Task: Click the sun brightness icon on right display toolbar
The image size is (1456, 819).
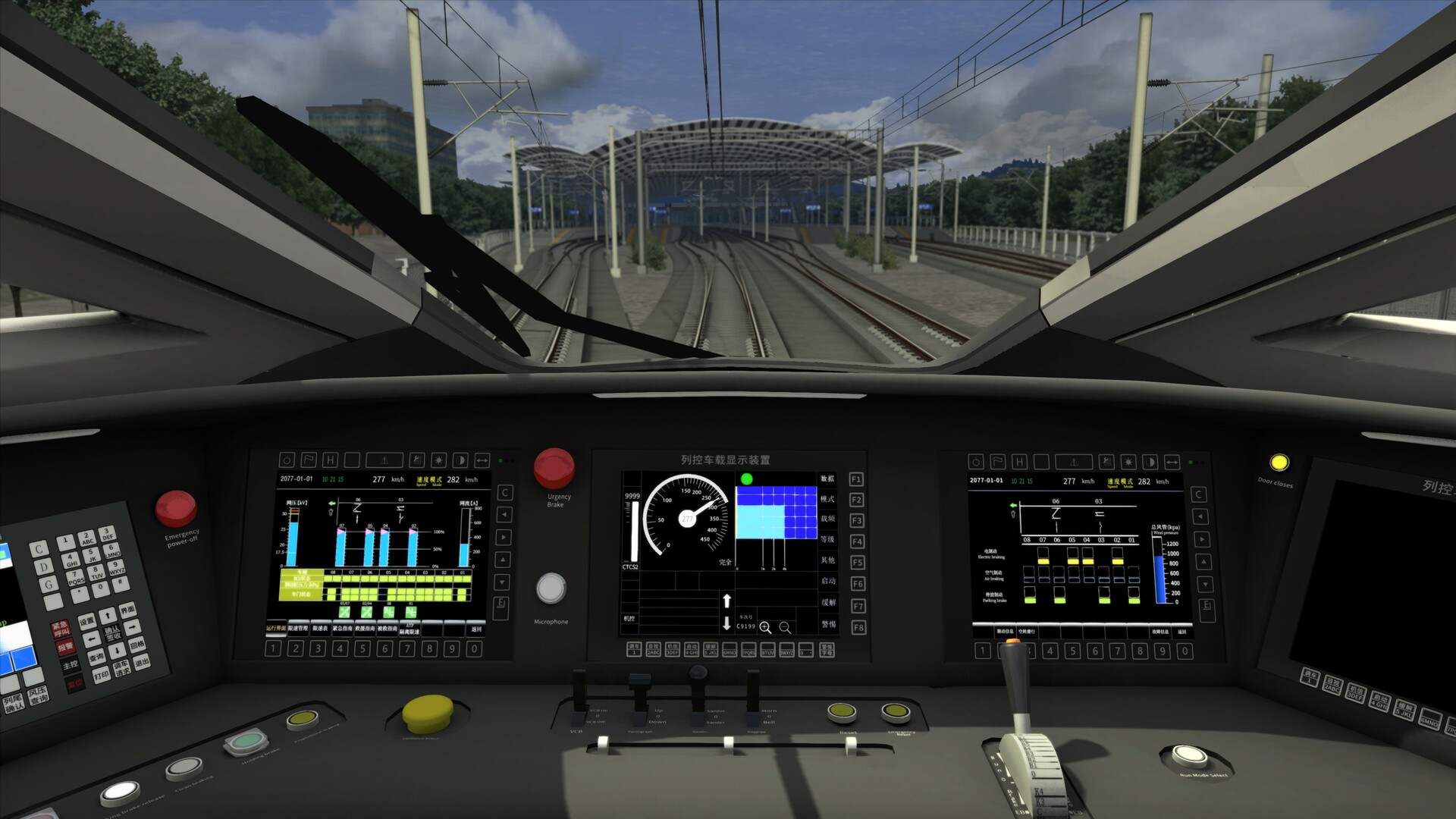Action: coord(1128,462)
